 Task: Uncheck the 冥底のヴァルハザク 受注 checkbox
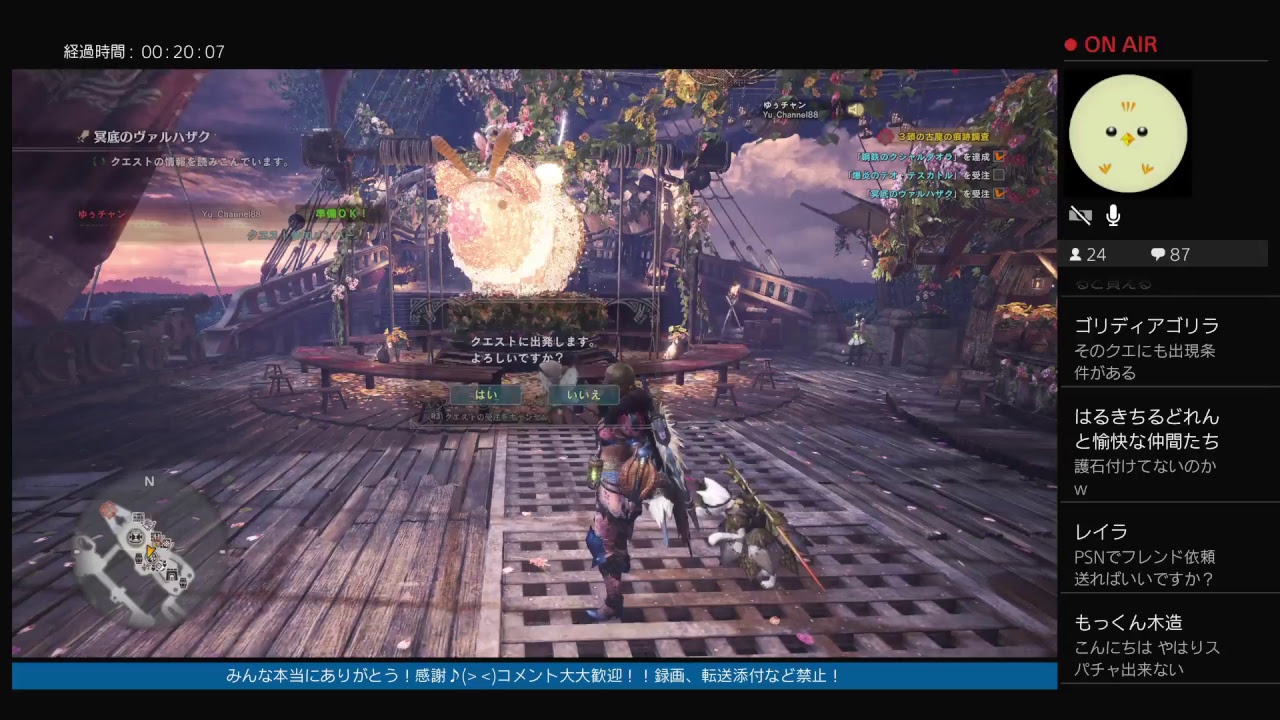pyautogui.click(x=998, y=194)
